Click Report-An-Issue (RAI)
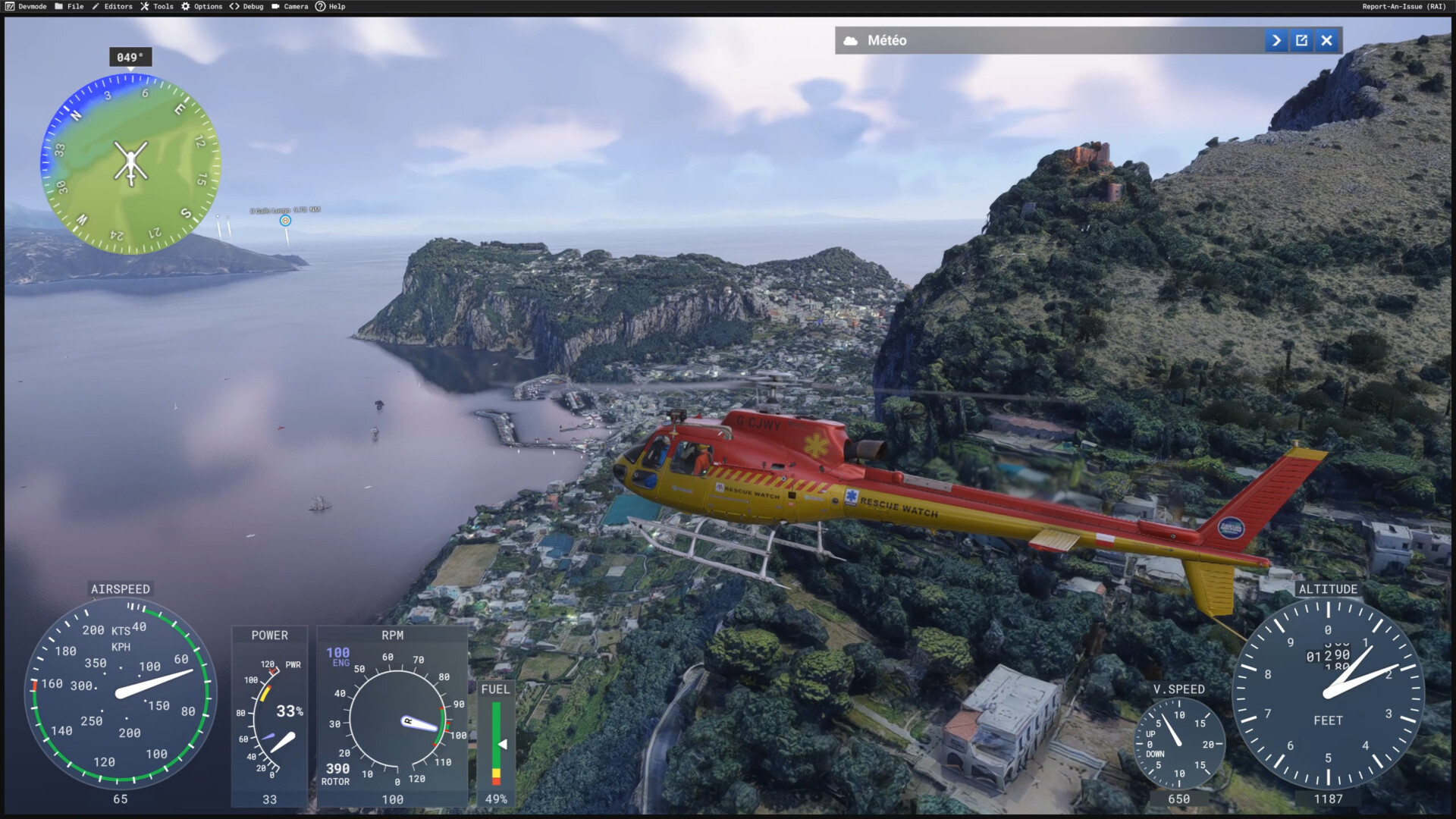Image resolution: width=1456 pixels, height=819 pixels. point(1404,6)
